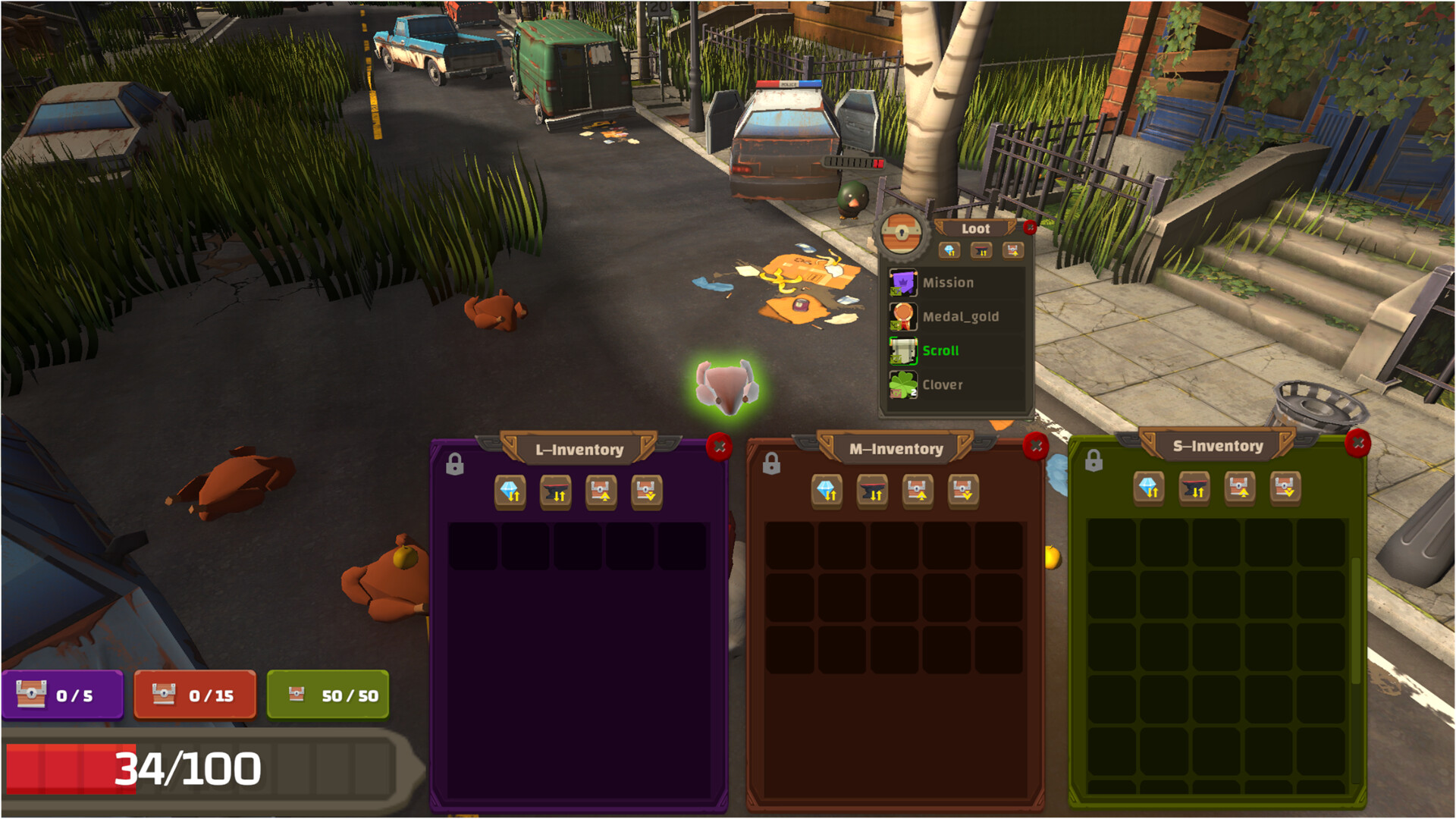Sort Loot items by gem value

click(950, 251)
